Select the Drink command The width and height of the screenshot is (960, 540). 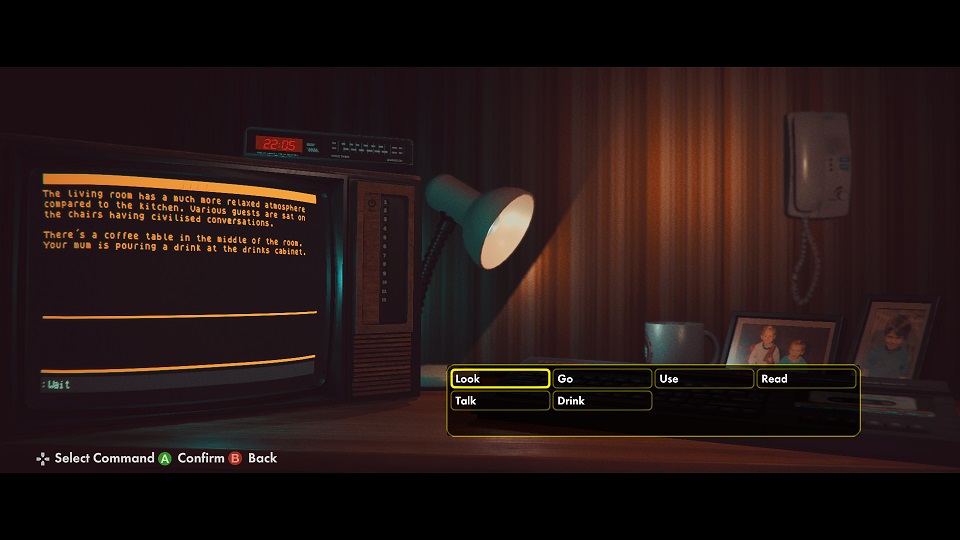(x=602, y=401)
